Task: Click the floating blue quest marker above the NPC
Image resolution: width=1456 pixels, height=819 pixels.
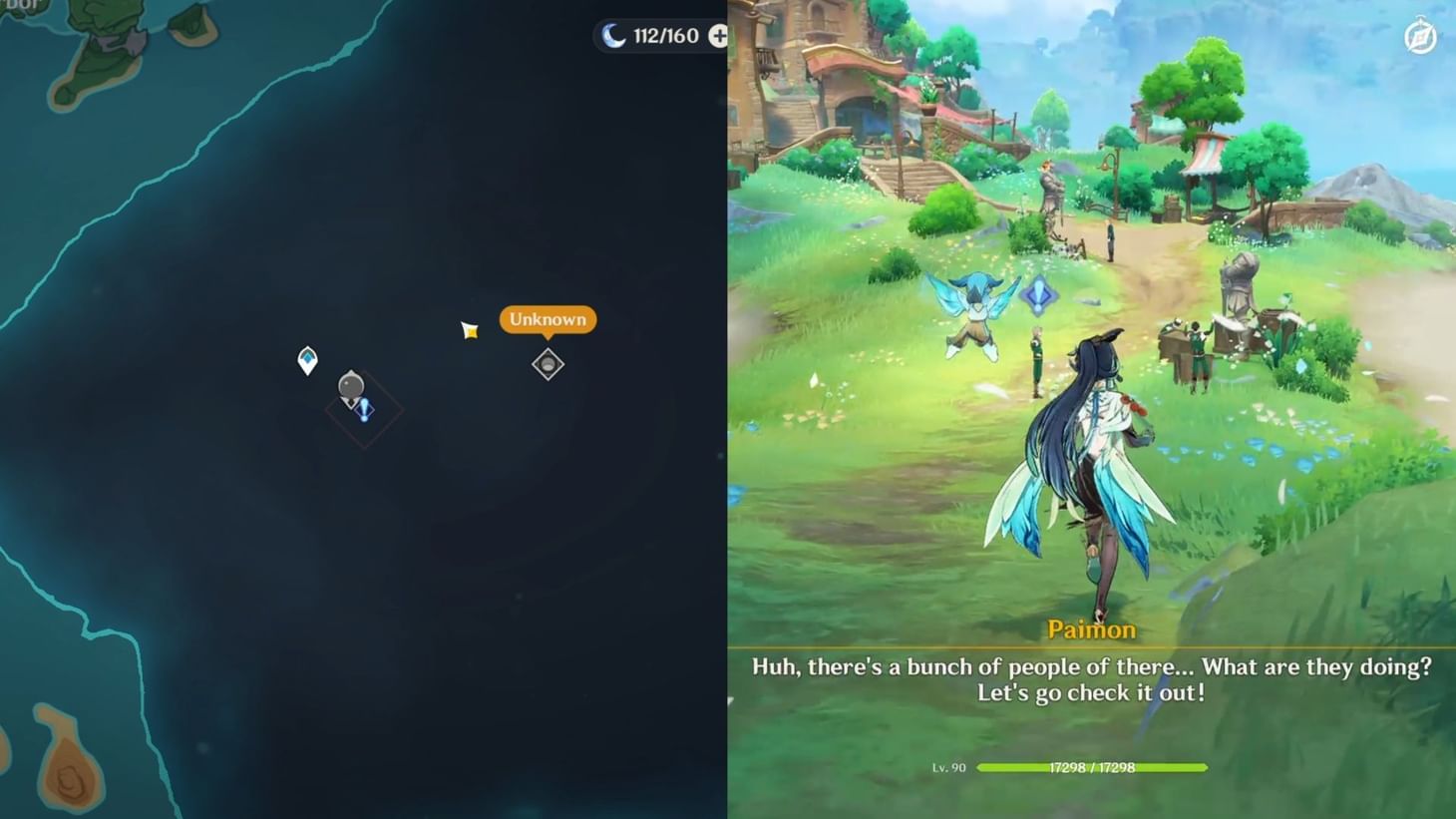Action: tap(1037, 297)
